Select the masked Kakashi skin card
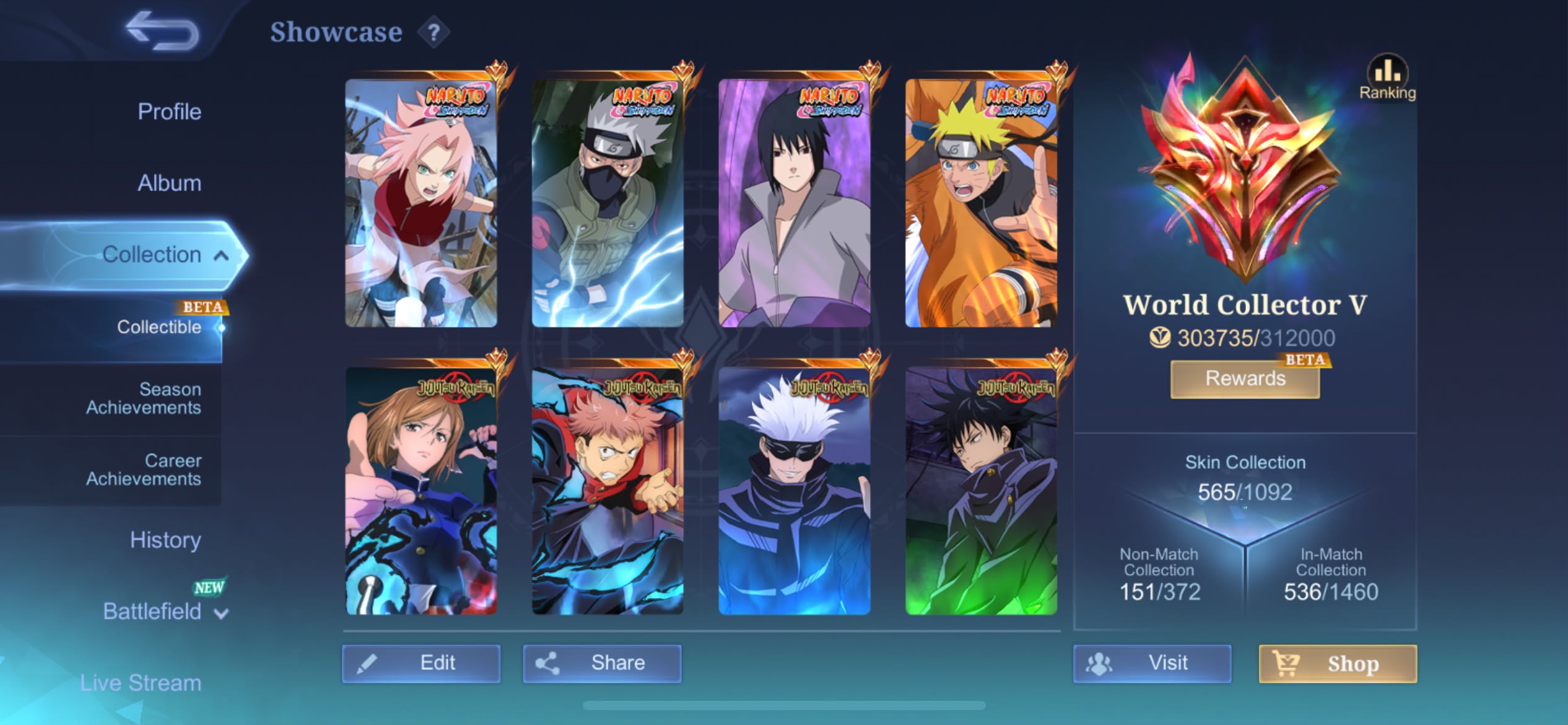 point(608,203)
